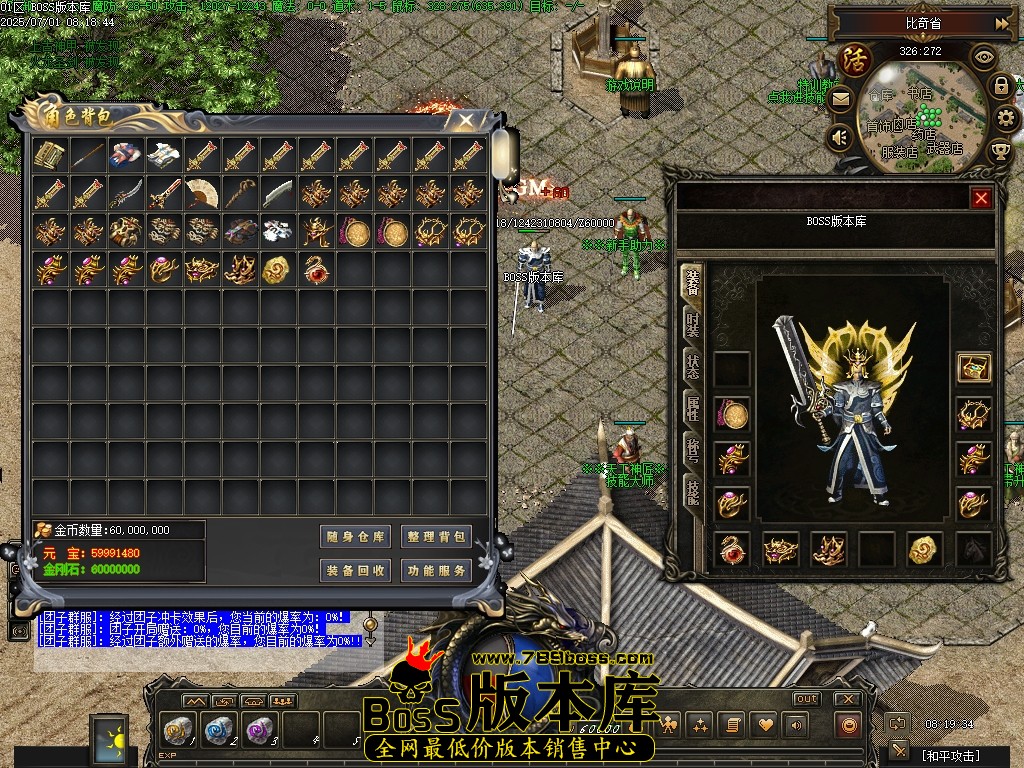The height and width of the screenshot is (768, 1024).
Task: Select the folding fan item in backpack
Action: pos(203,193)
